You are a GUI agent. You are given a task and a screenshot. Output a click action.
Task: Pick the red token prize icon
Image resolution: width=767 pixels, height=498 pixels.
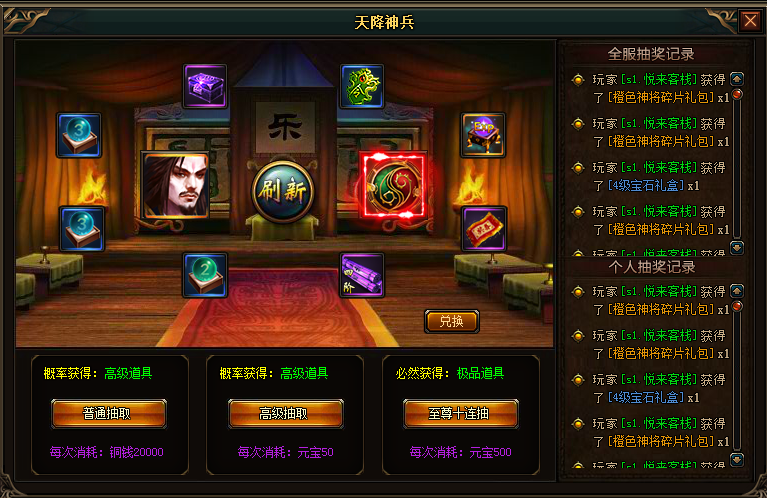(x=484, y=228)
